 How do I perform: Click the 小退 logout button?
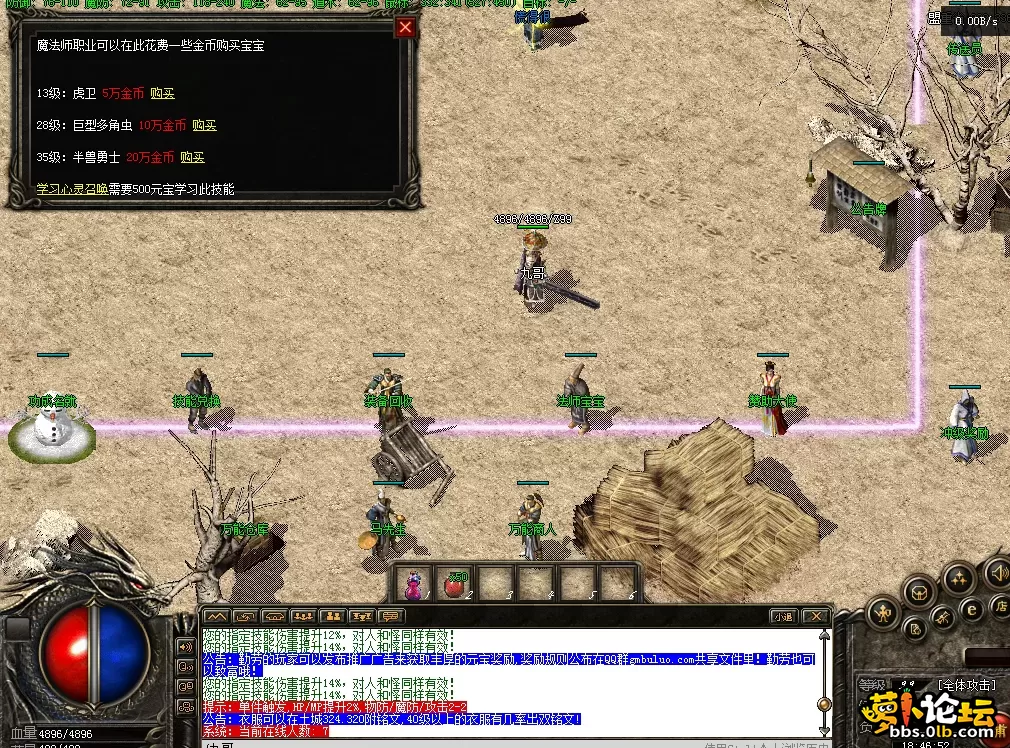[782, 616]
